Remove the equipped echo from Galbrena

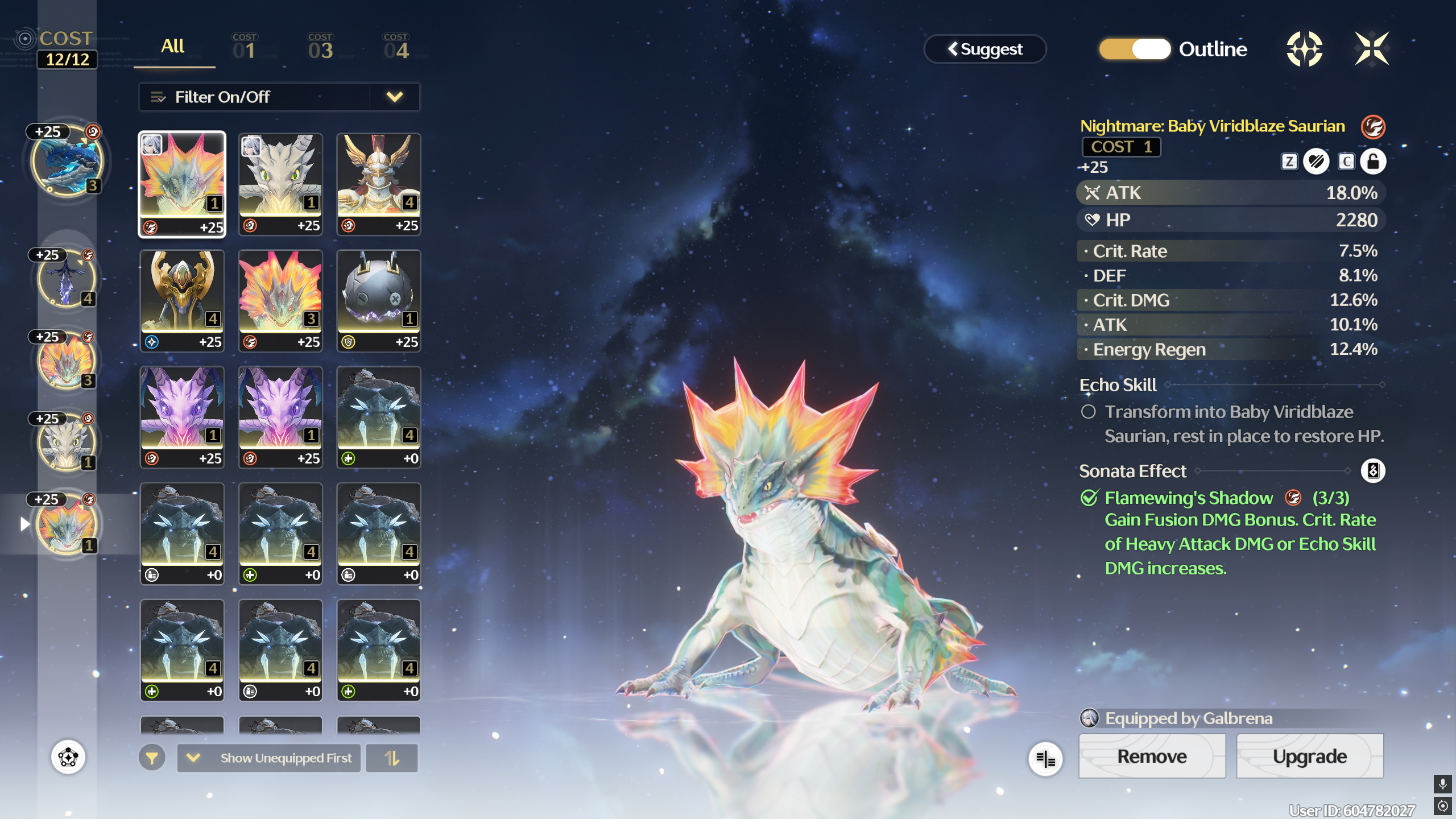pos(1152,756)
